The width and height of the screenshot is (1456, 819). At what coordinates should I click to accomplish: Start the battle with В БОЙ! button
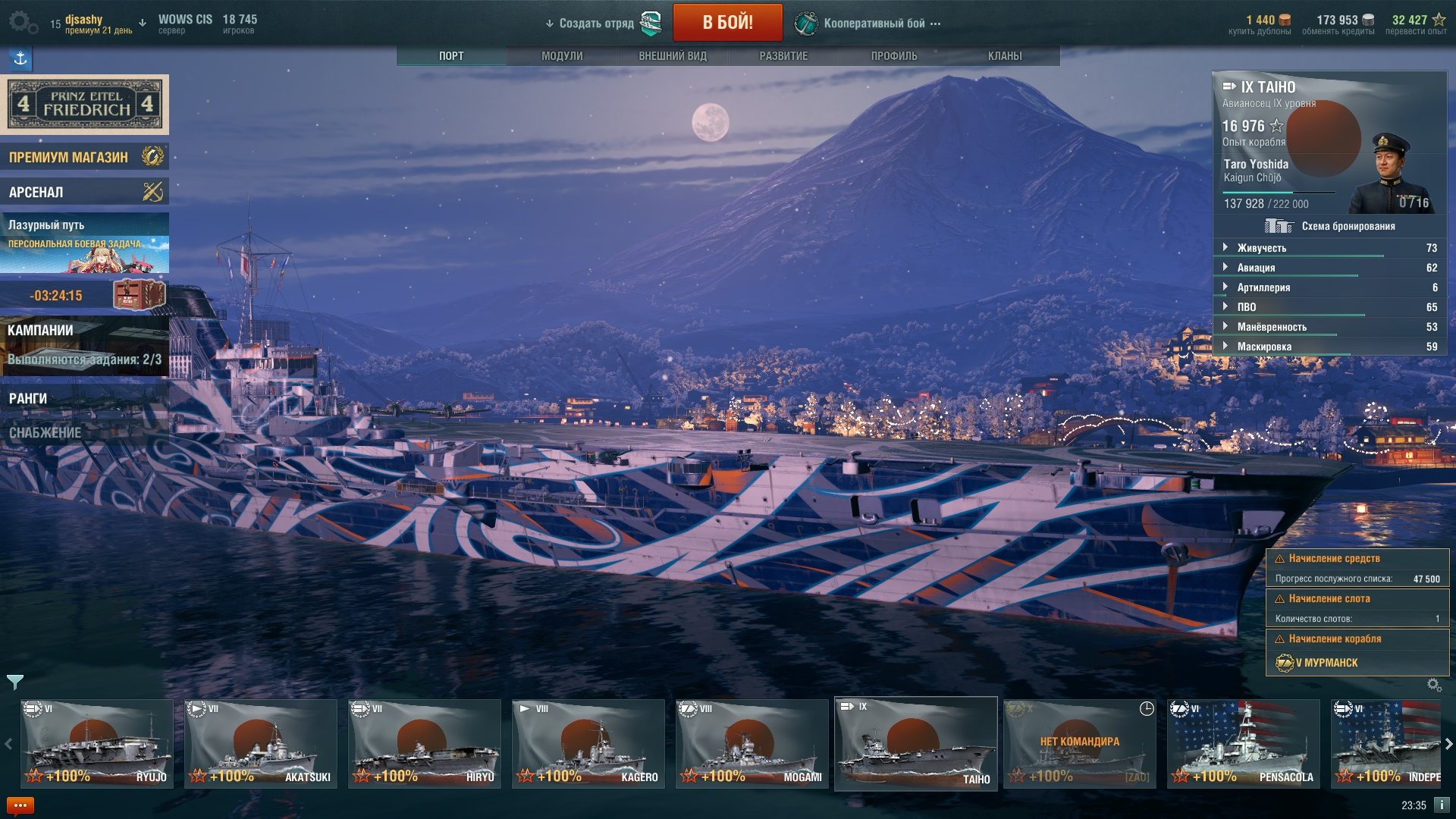(727, 22)
